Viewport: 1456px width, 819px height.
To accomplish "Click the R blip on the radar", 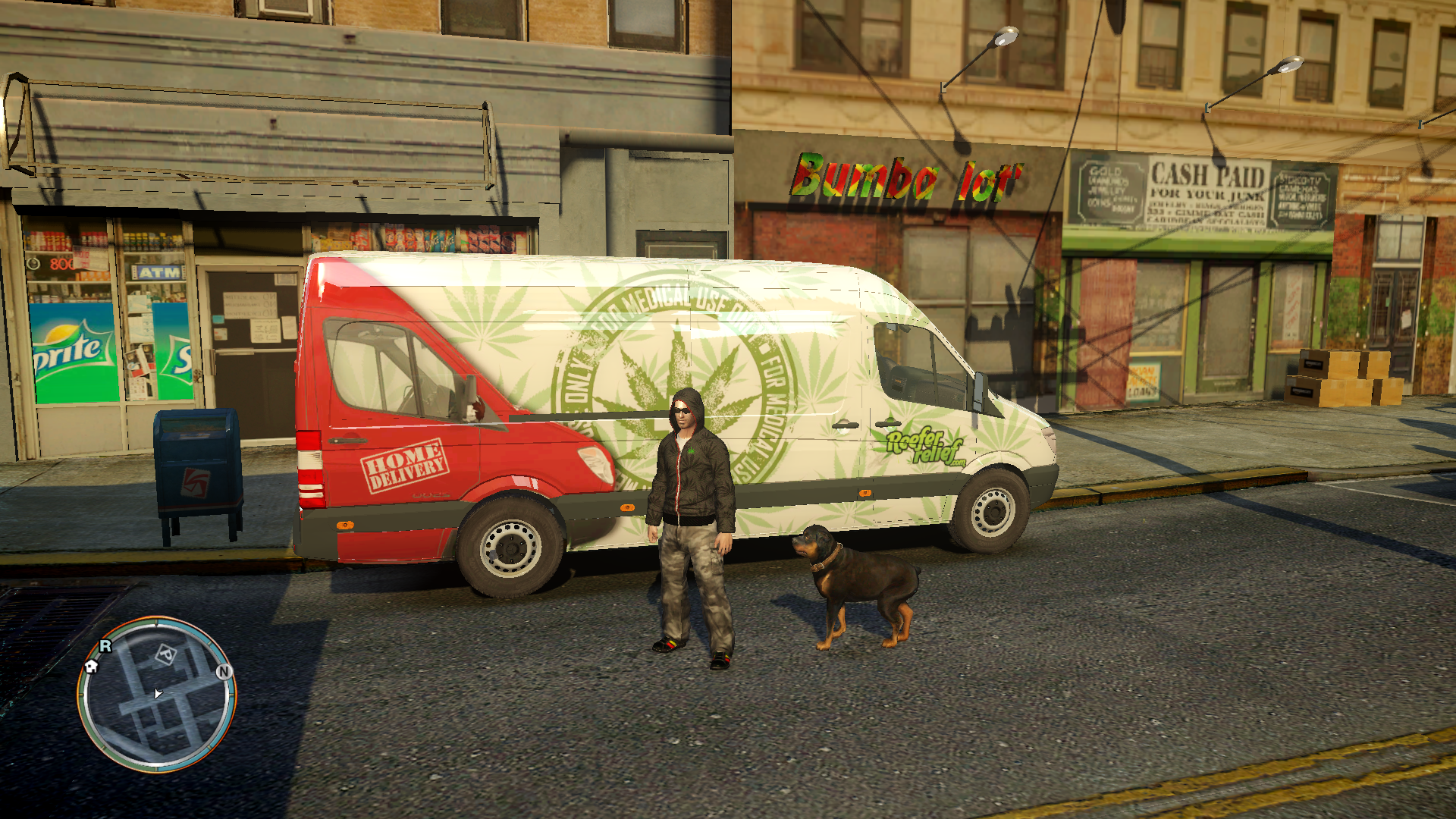I will (105, 646).
